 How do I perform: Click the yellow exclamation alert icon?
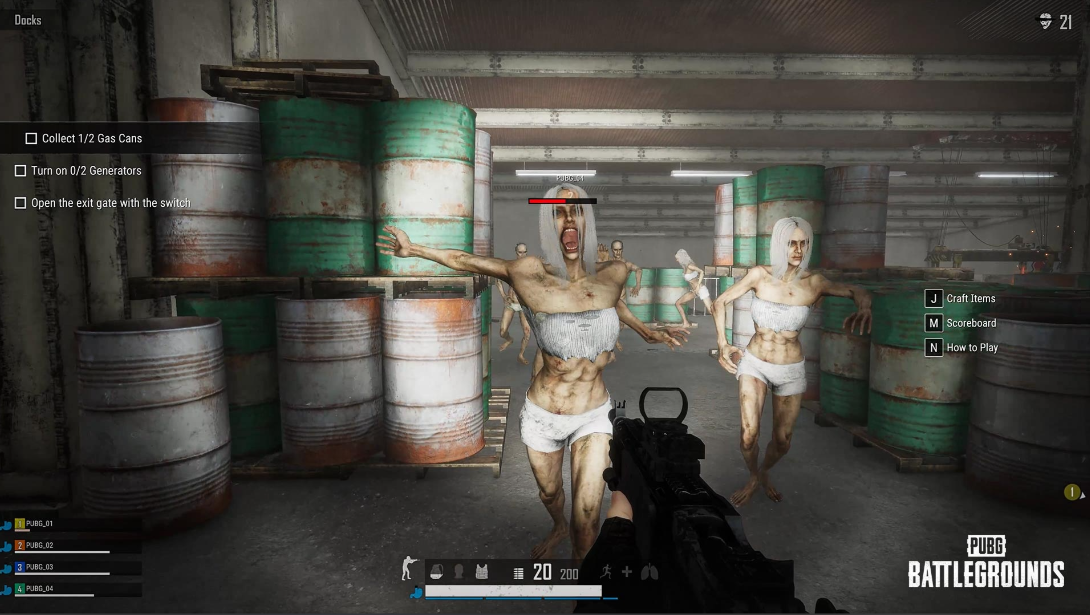point(1072,492)
